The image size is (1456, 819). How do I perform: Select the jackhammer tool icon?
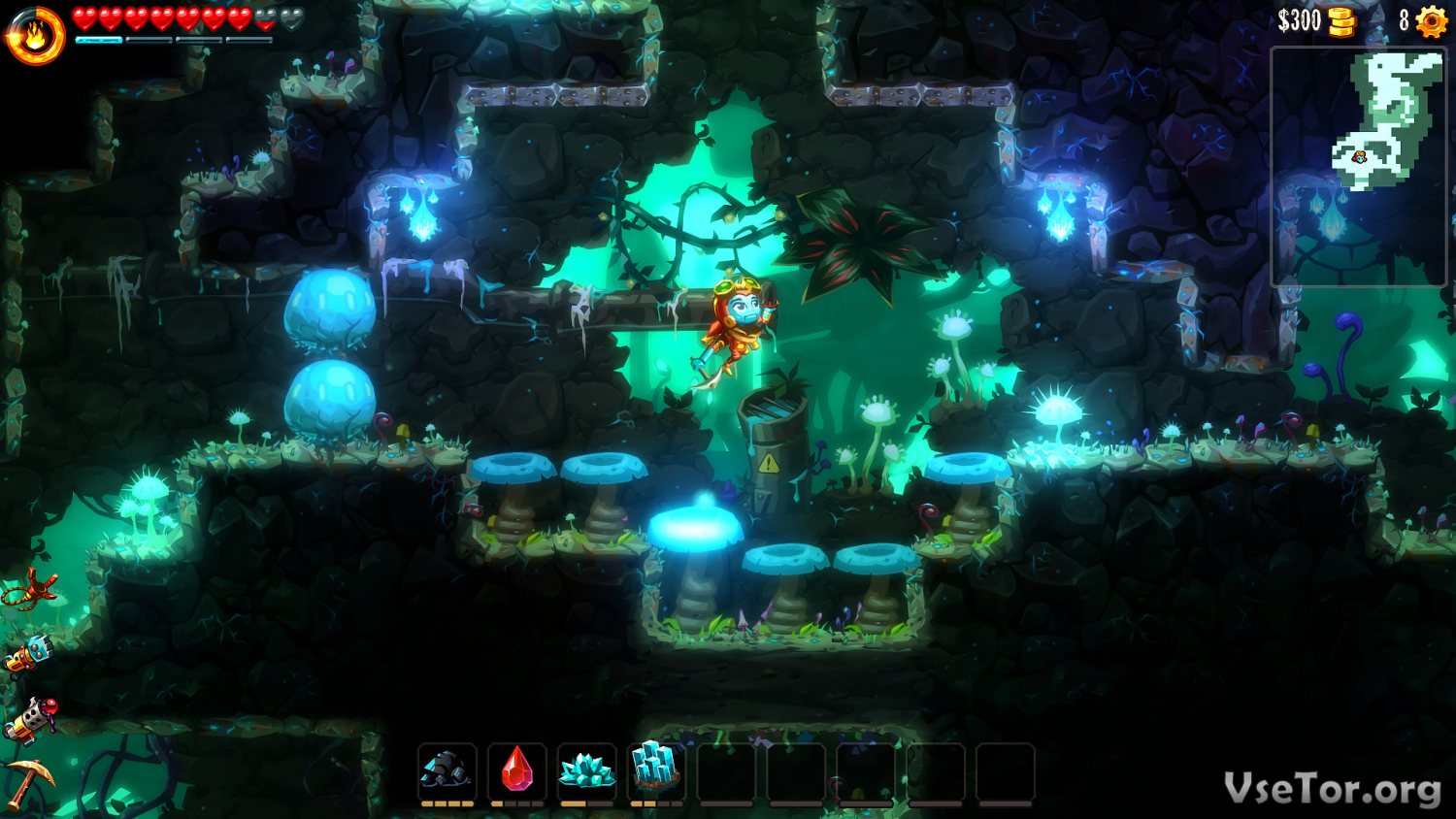click(27, 655)
